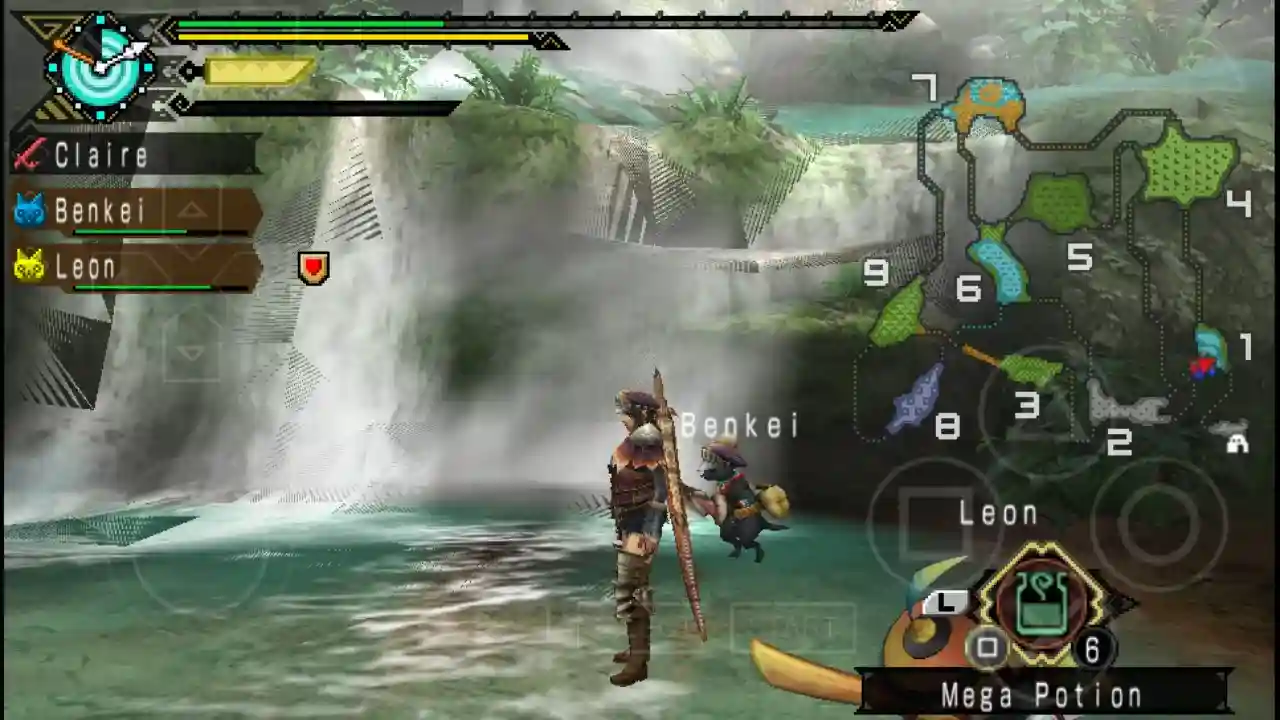
Task: Toggle the up-arrow overlay beside Benkei's name
Action: click(x=191, y=210)
